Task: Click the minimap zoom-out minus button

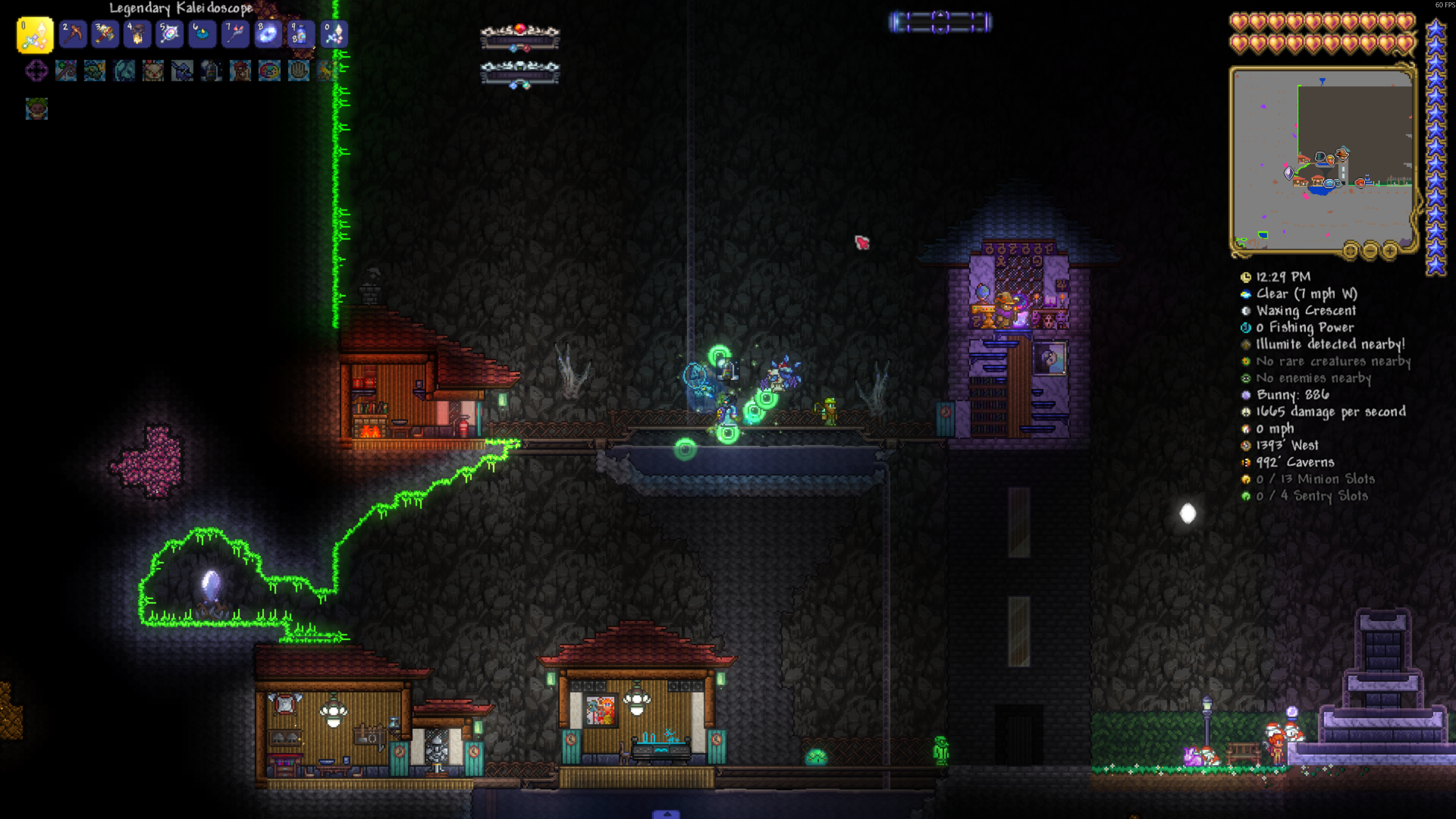Action: 1370,250
